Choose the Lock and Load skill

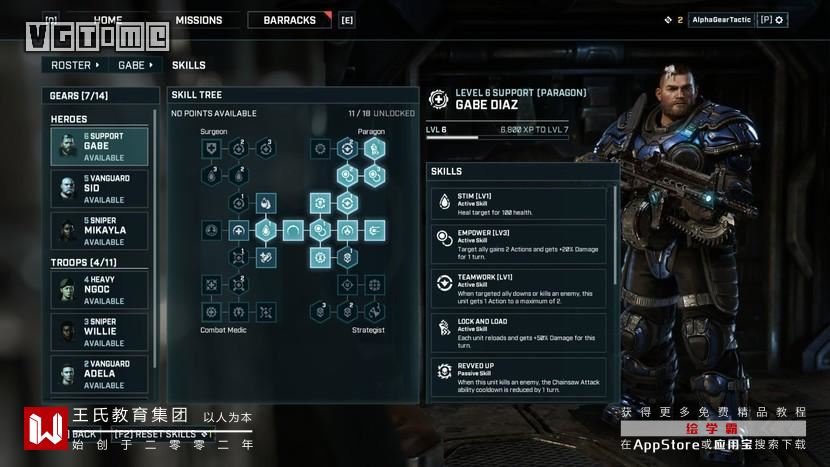[x=518, y=329]
